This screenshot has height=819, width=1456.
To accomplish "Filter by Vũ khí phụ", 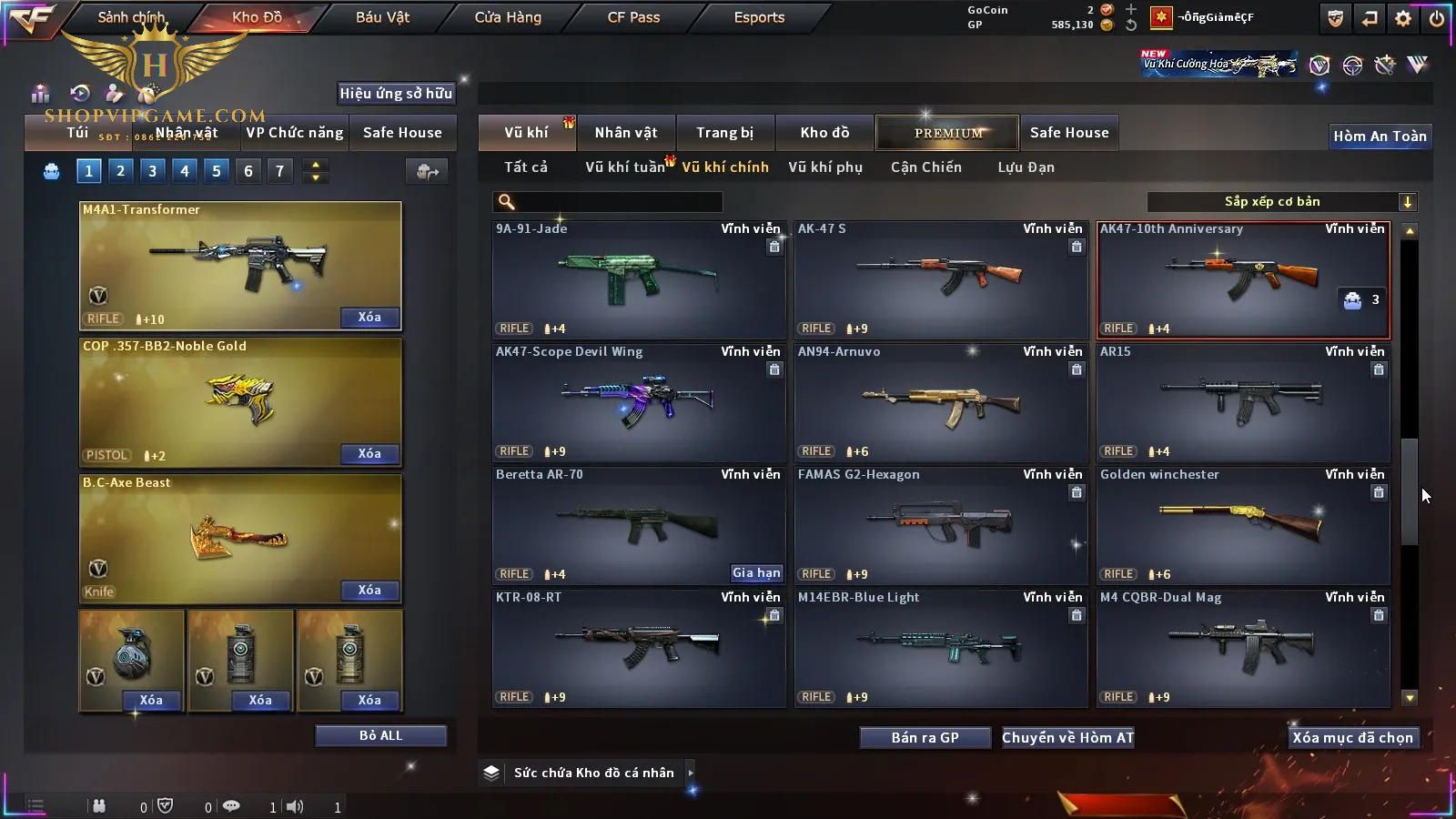I will click(825, 167).
